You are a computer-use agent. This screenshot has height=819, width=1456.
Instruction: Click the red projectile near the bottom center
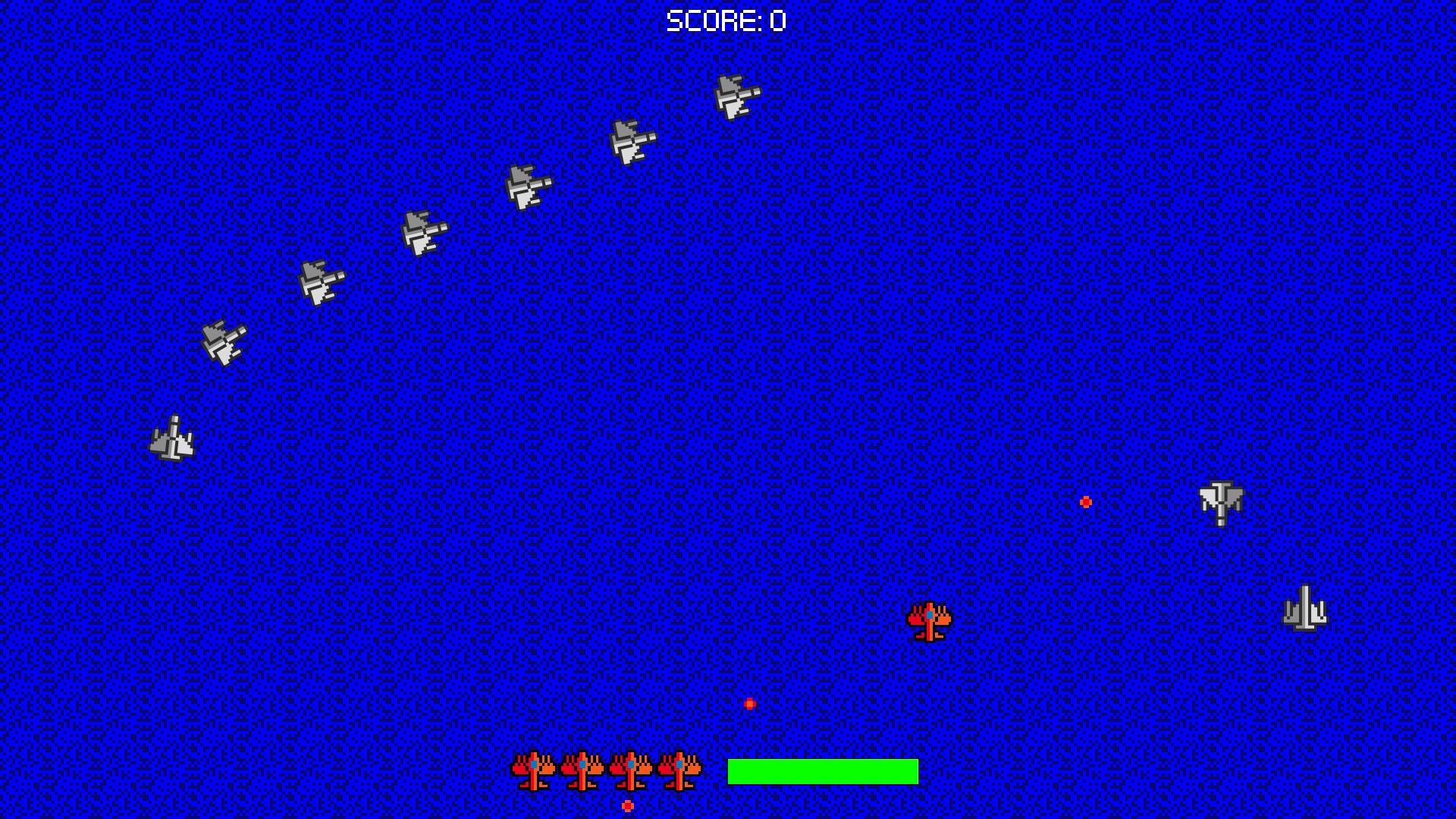[x=749, y=703]
